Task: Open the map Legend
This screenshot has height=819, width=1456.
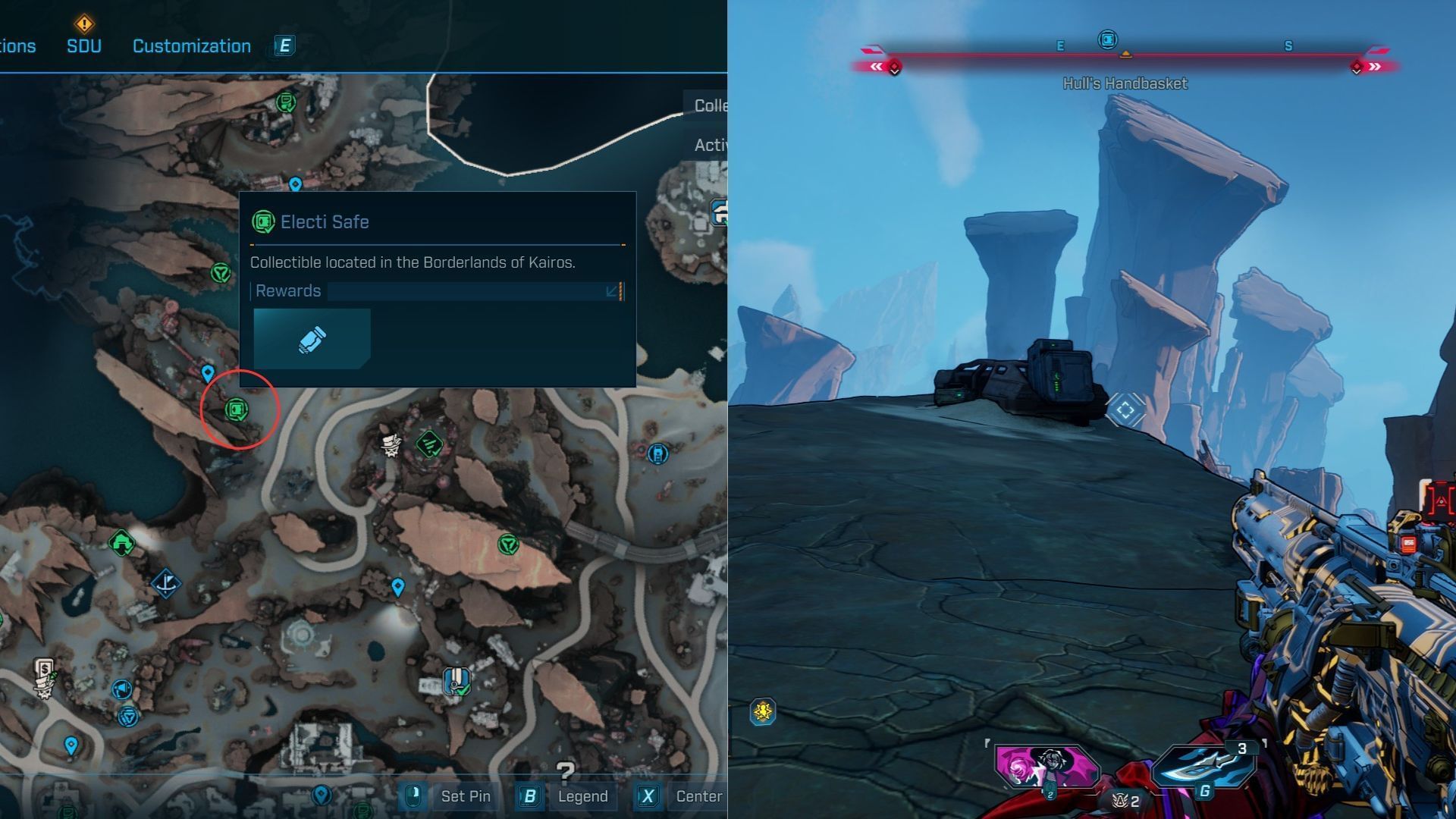Action: point(582,796)
